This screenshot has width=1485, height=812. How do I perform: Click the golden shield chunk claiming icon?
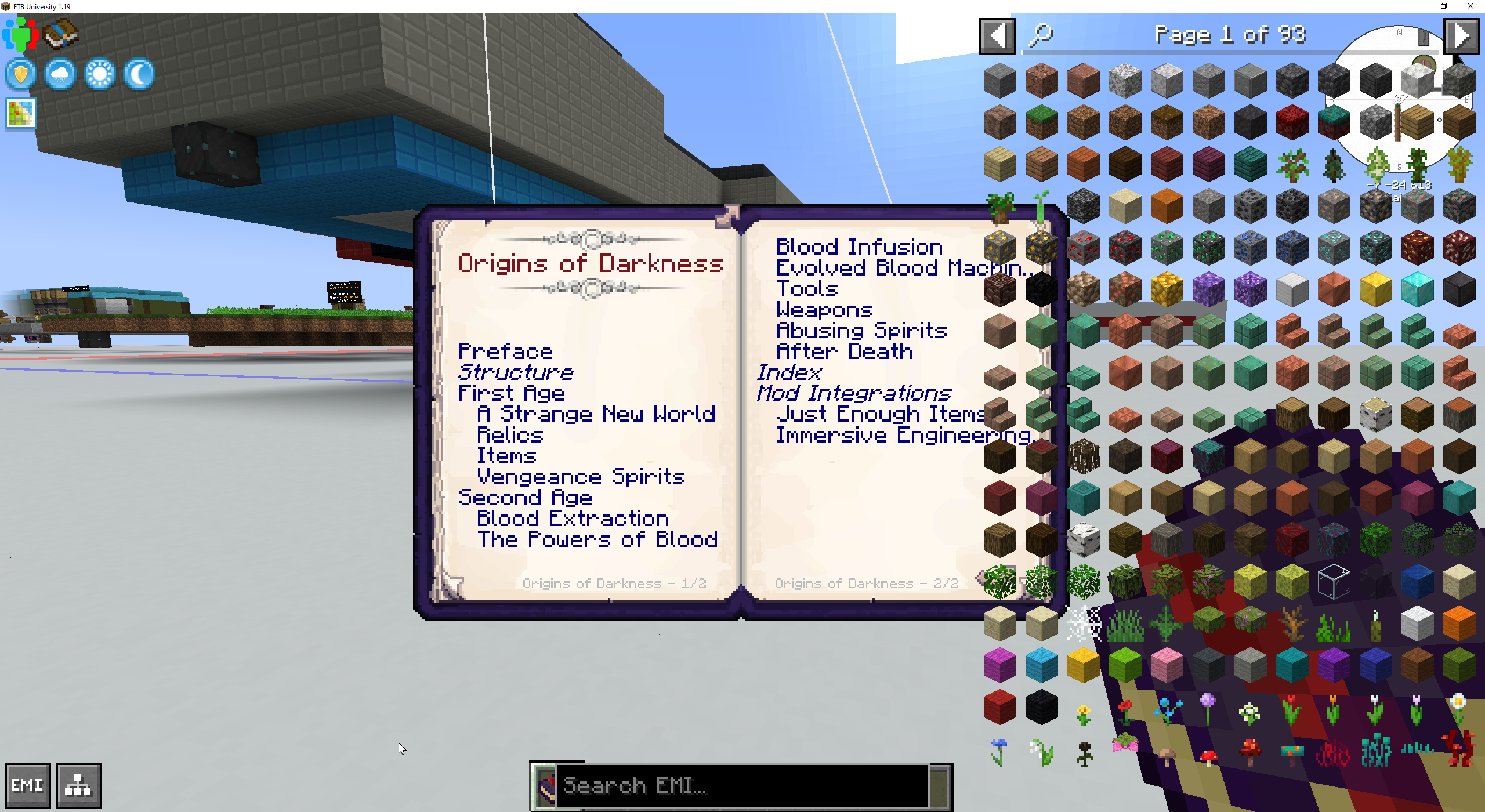[x=20, y=74]
